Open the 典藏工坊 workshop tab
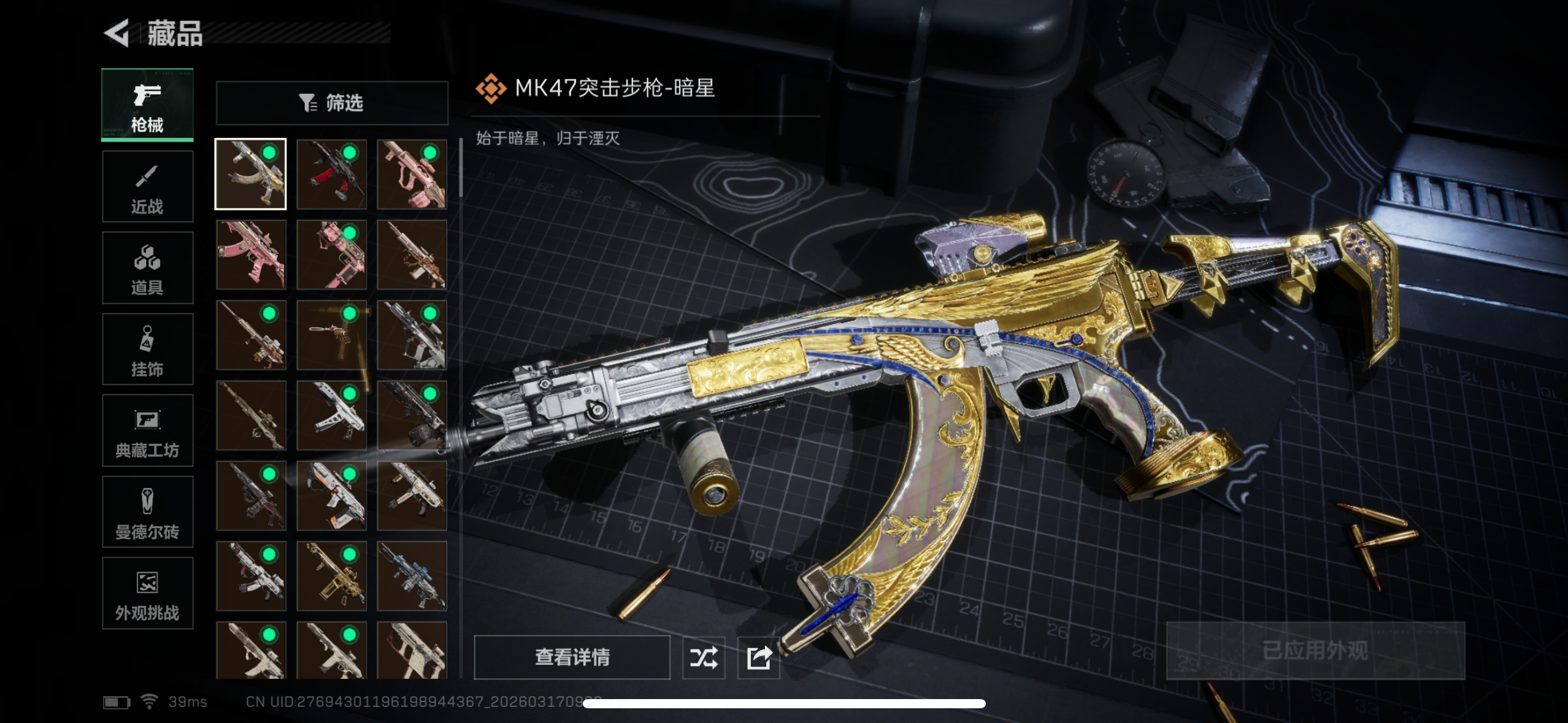This screenshot has width=1568, height=723. tap(147, 430)
